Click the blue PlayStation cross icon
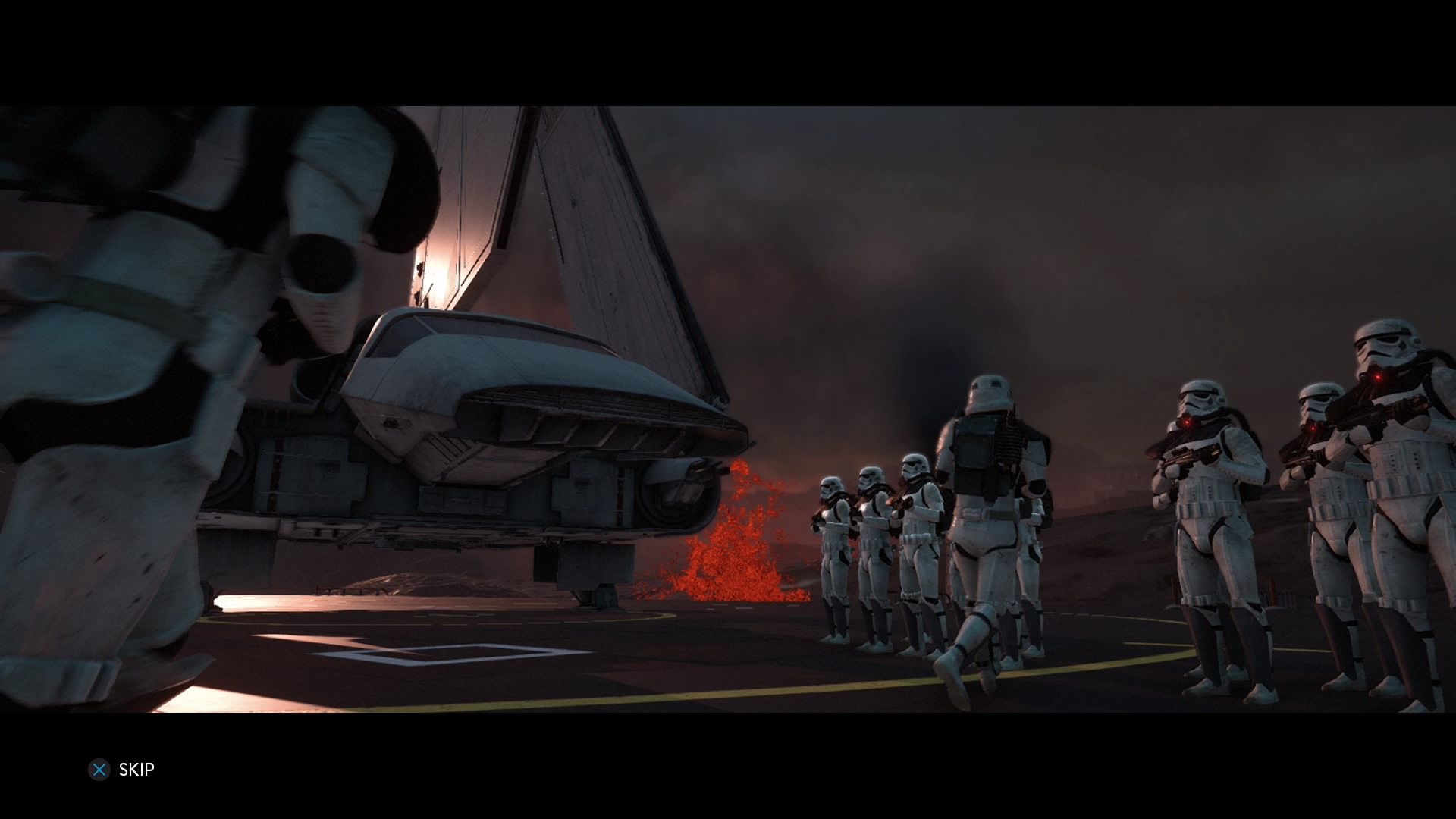1456x819 pixels. pos(99,770)
